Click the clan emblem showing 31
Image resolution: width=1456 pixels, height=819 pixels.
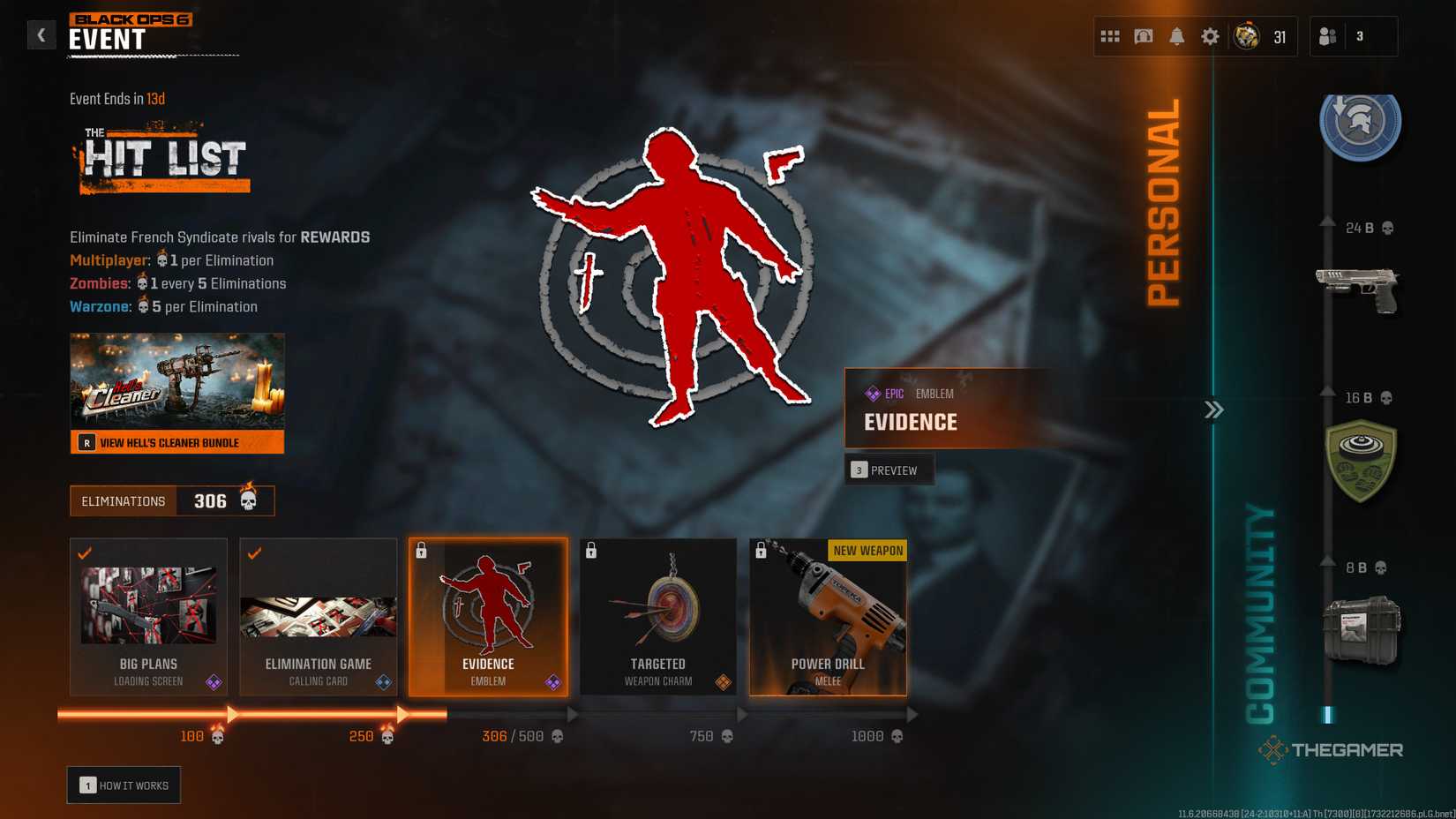(1248, 36)
